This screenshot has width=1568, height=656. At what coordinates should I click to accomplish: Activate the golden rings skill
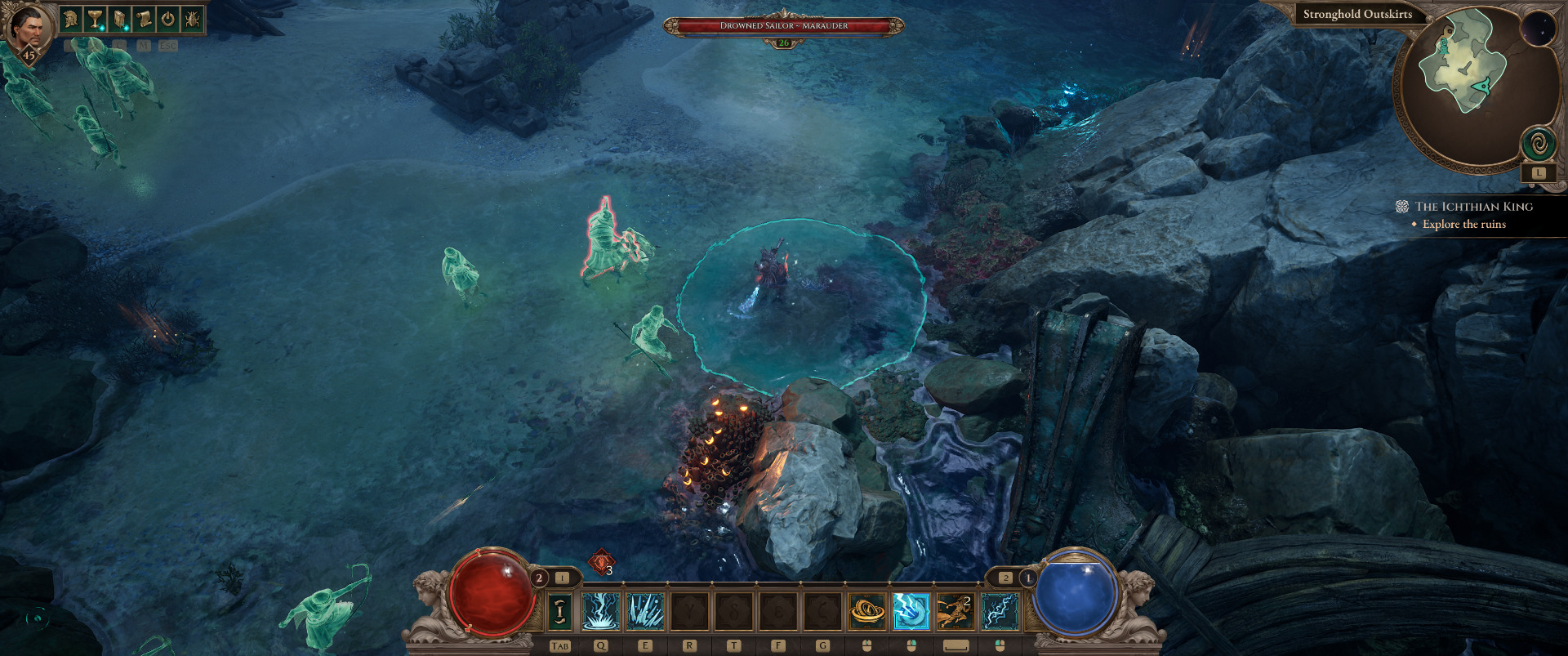(867, 611)
